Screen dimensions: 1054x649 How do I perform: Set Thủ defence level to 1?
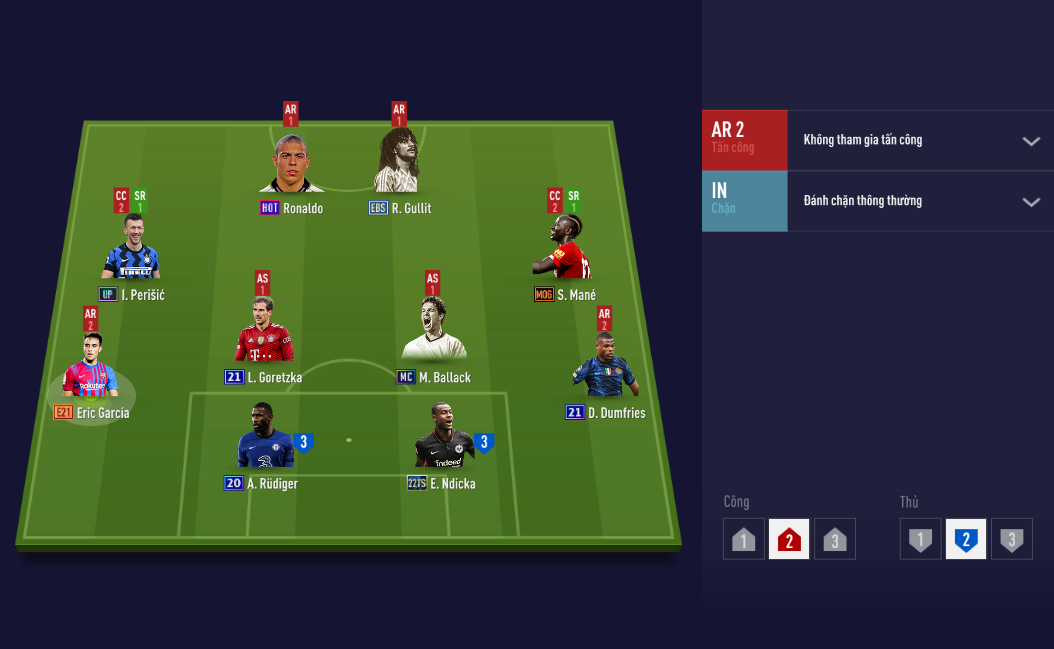tap(920, 539)
